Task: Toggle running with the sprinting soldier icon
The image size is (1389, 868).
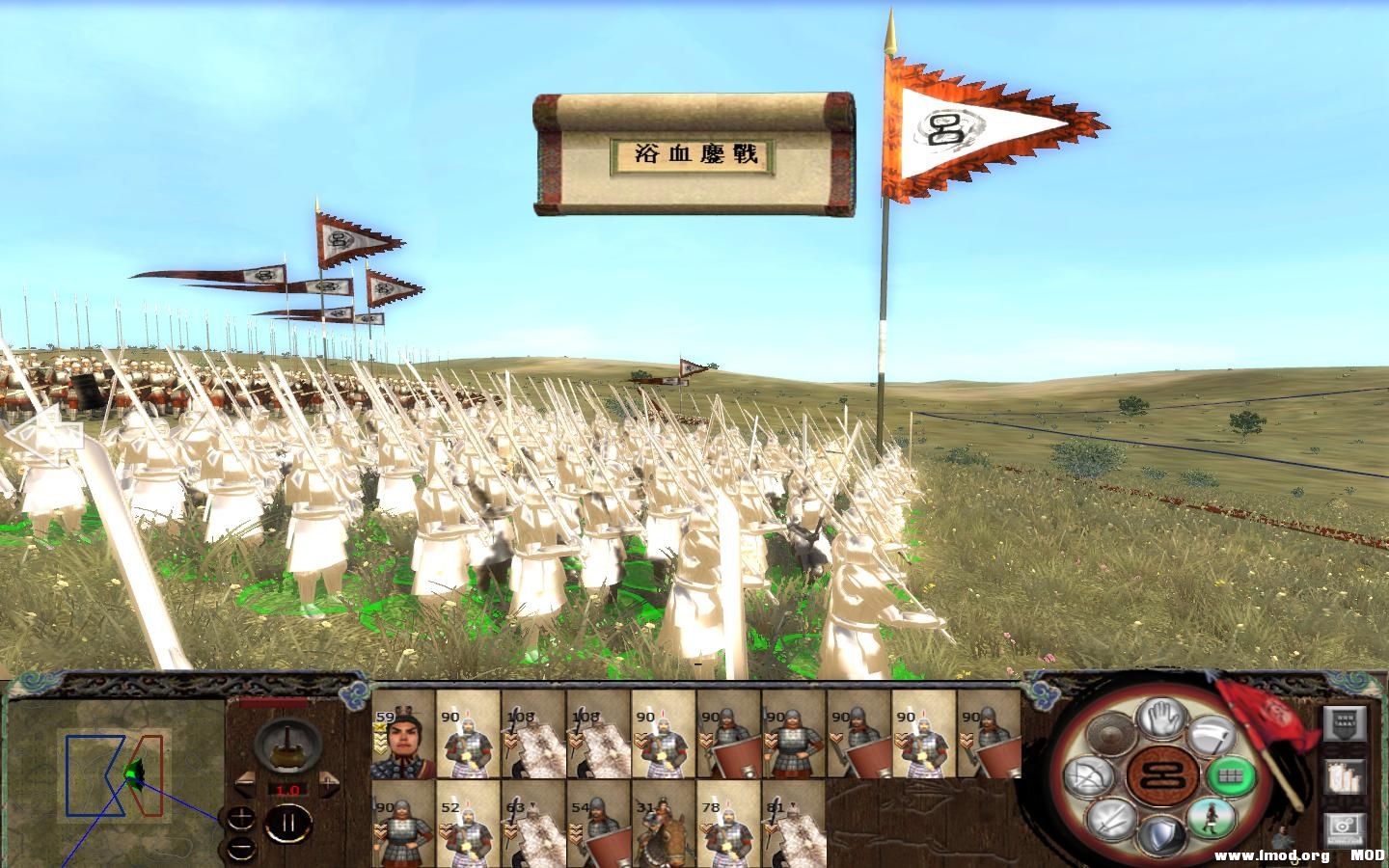Action: (1211, 817)
